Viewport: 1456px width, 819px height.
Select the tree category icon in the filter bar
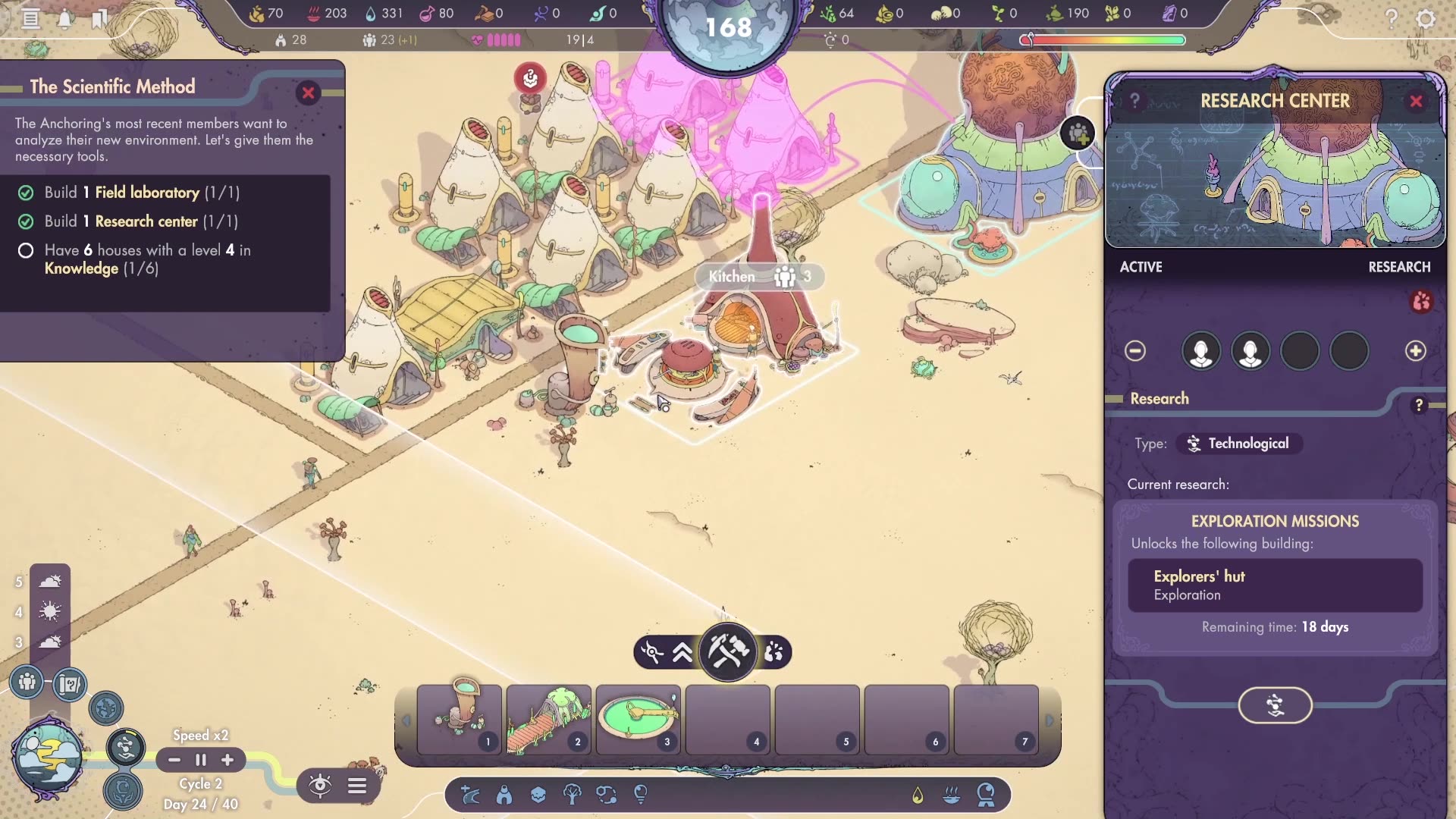(x=573, y=795)
